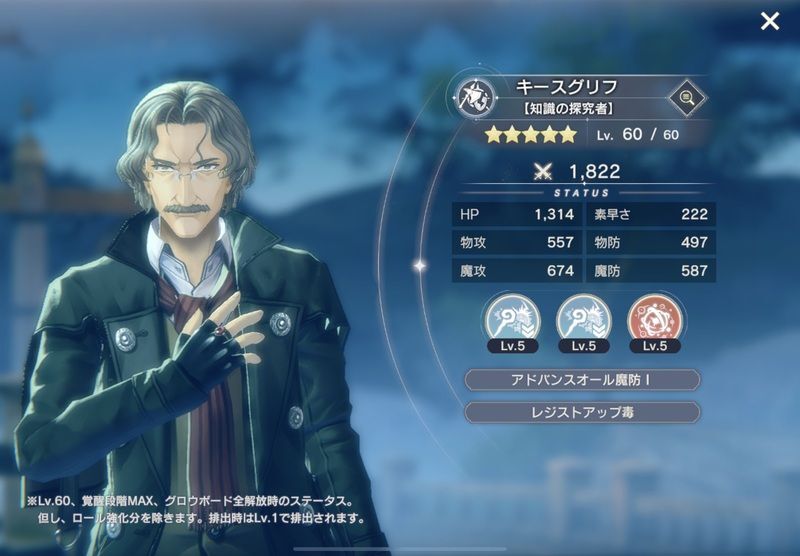The image size is (800, 556).
Task: Show the レジストアップ毒 ability details
Action: click(x=582, y=412)
